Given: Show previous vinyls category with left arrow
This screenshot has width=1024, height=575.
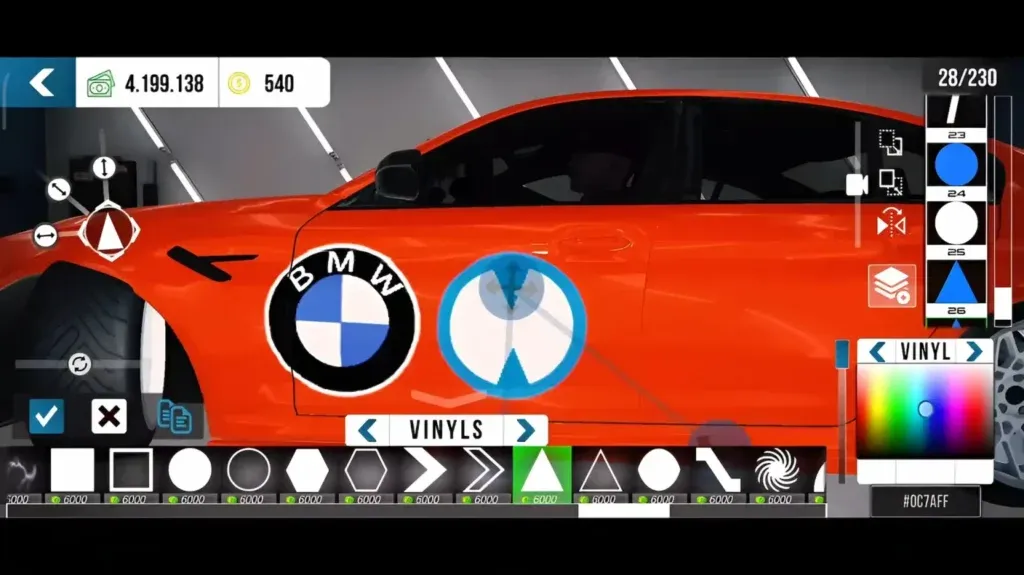Looking at the screenshot, I should (x=367, y=430).
